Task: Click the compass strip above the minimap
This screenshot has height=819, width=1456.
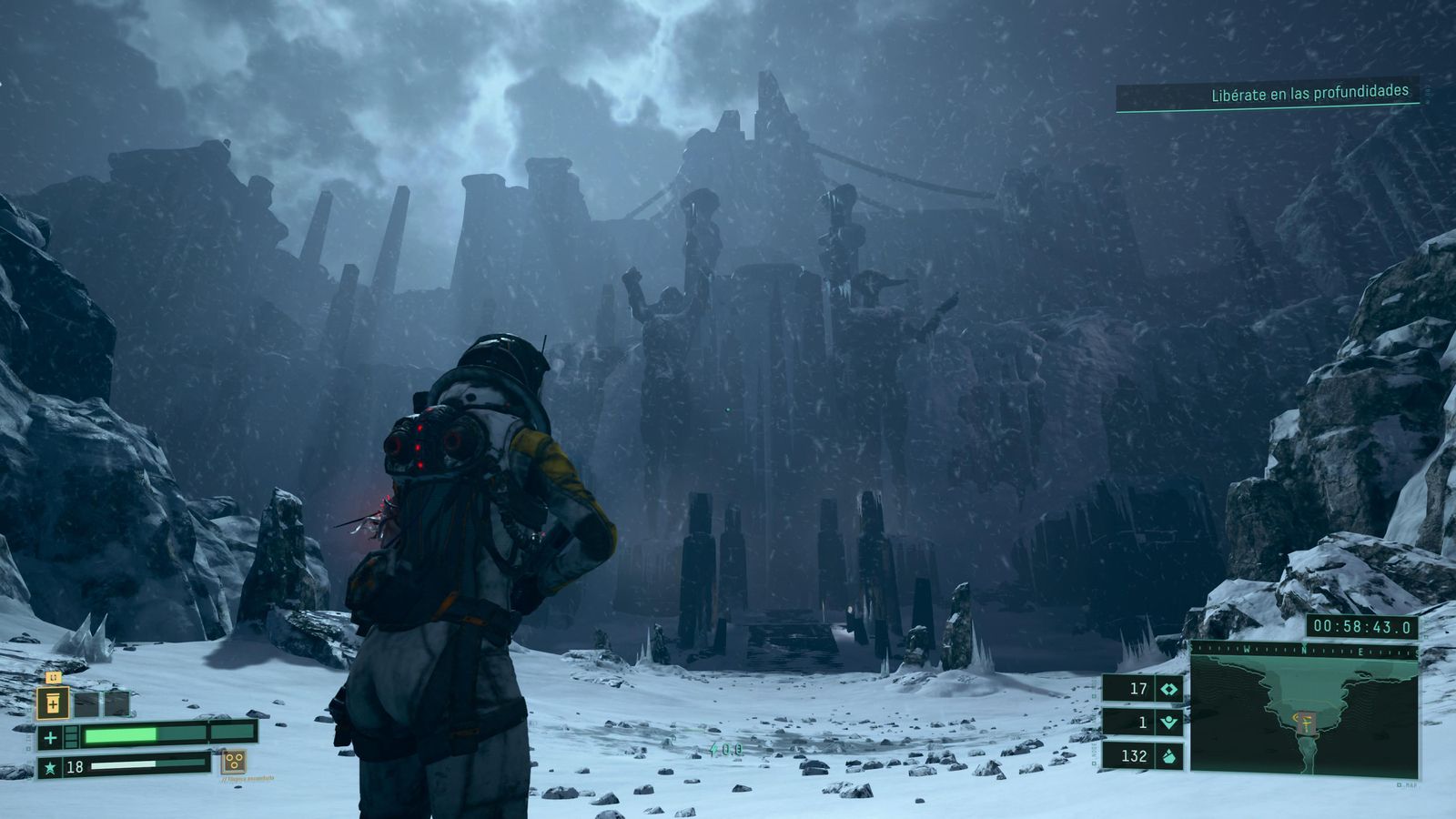Action: [x=1303, y=650]
